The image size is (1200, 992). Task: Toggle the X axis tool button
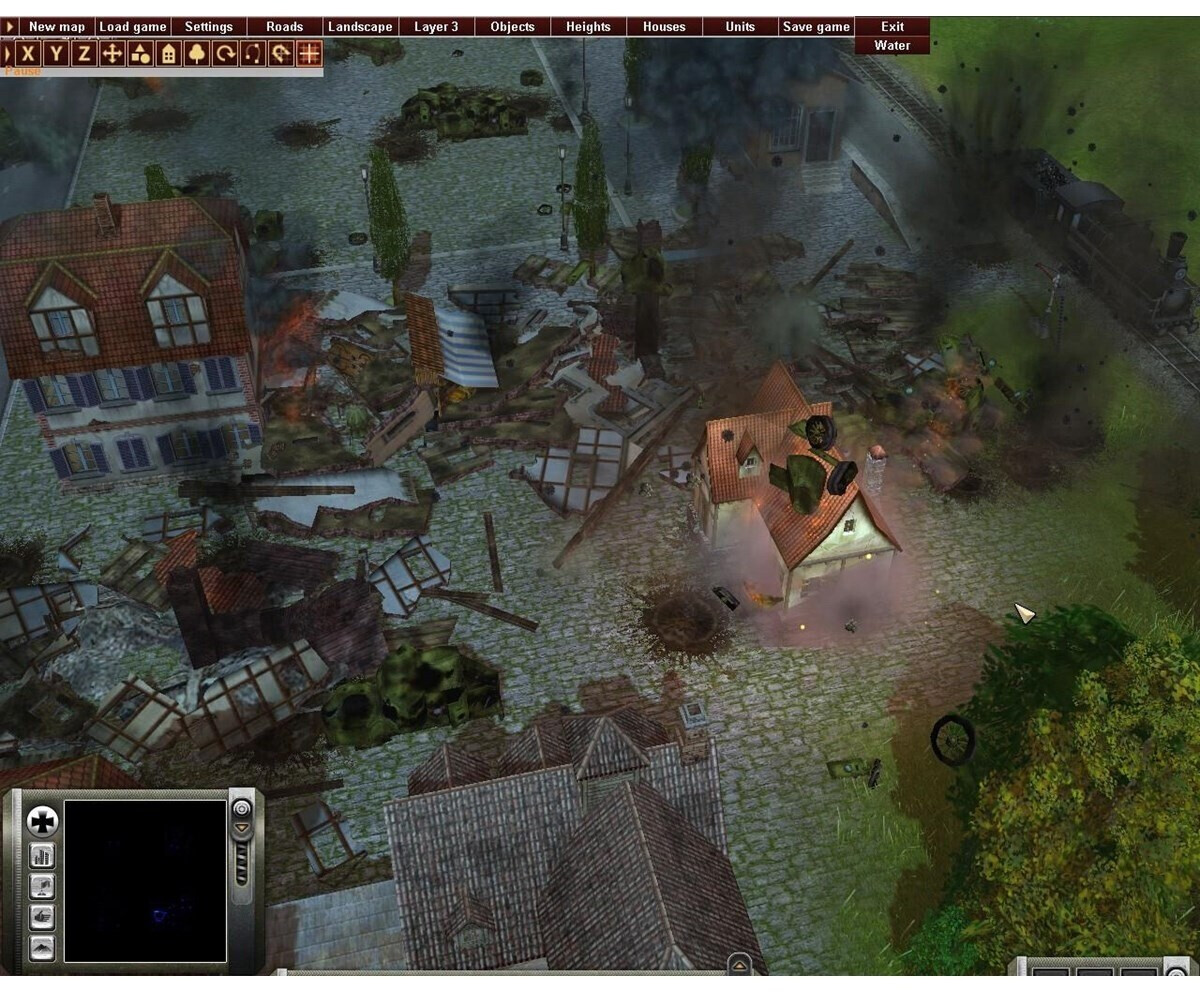click(x=29, y=53)
